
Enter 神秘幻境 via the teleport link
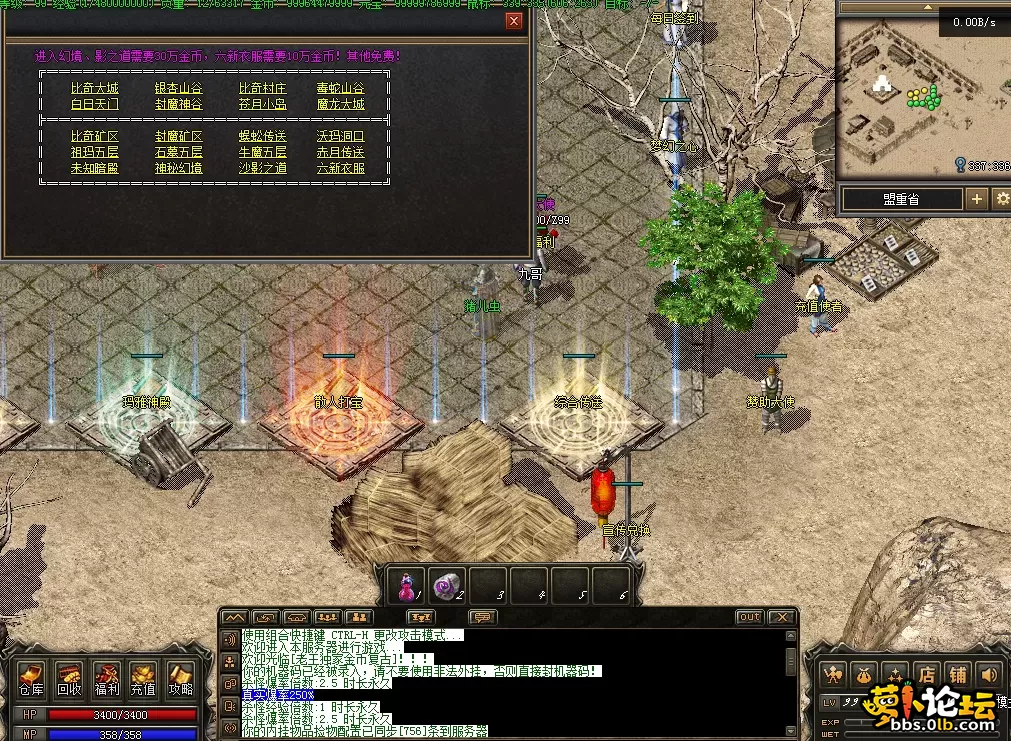point(178,168)
